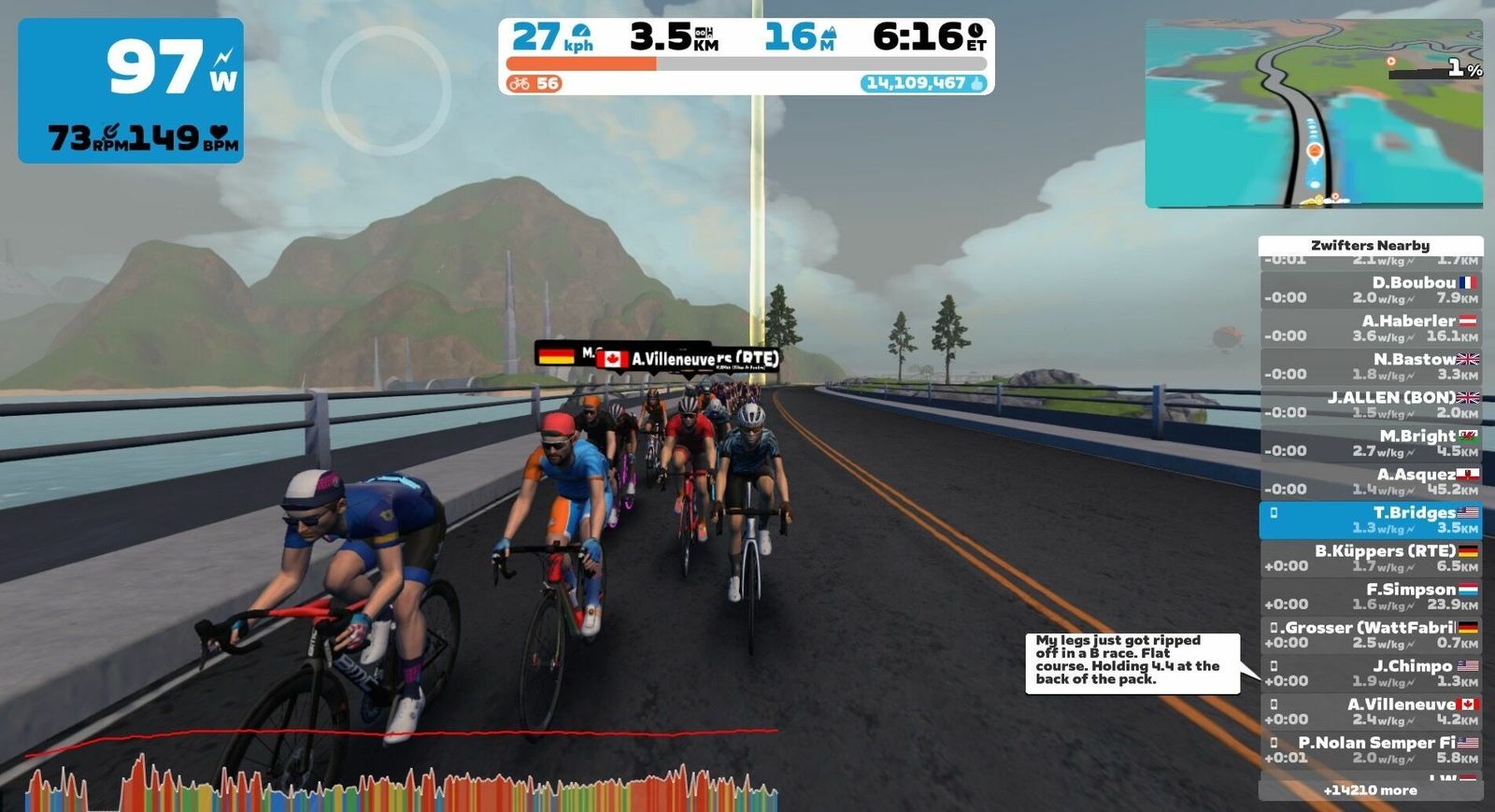Expand the +14210 more riders entry
This screenshot has height=812, width=1495.
[x=1370, y=791]
